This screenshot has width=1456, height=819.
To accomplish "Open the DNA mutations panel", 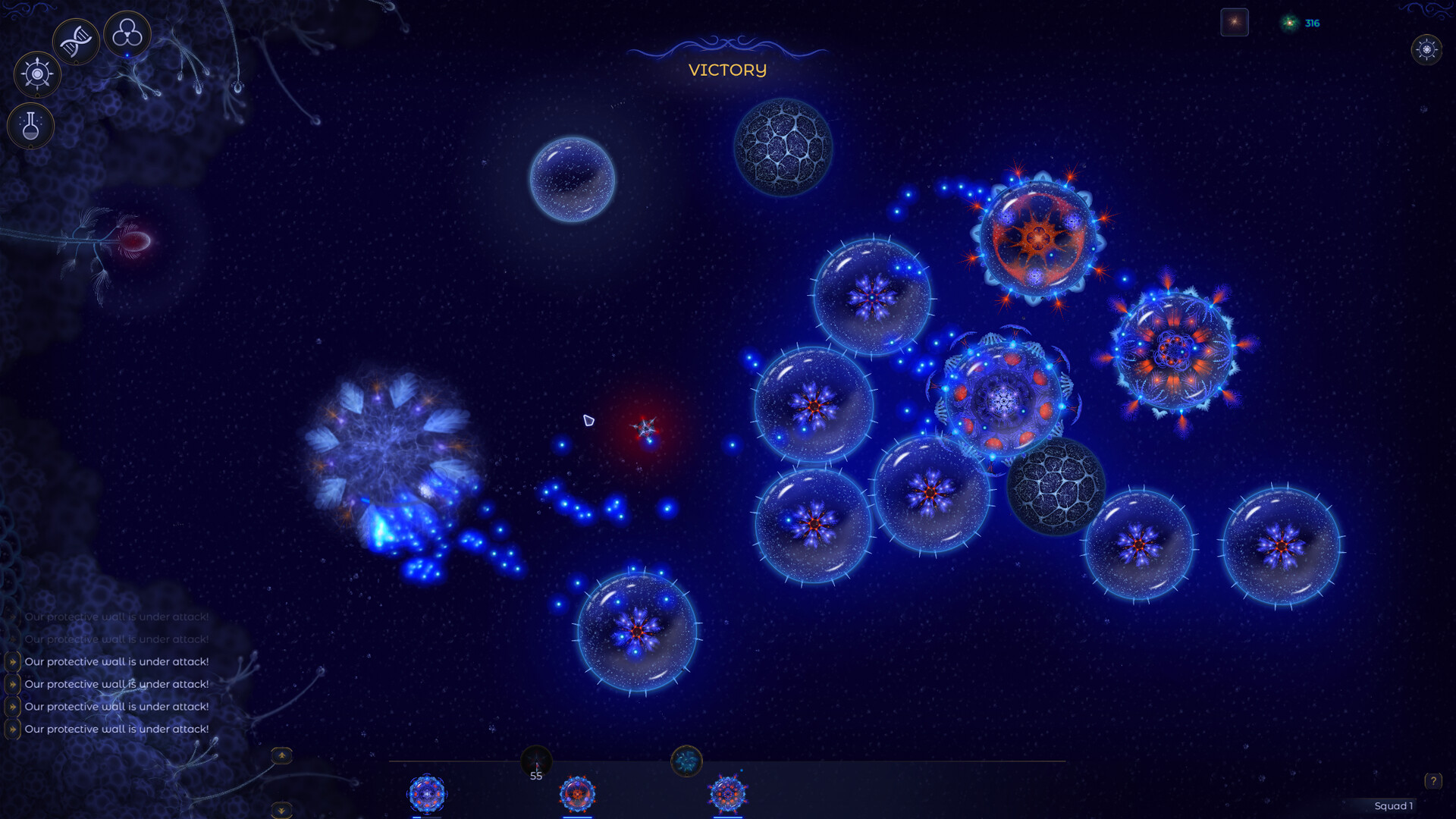I will [75, 39].
